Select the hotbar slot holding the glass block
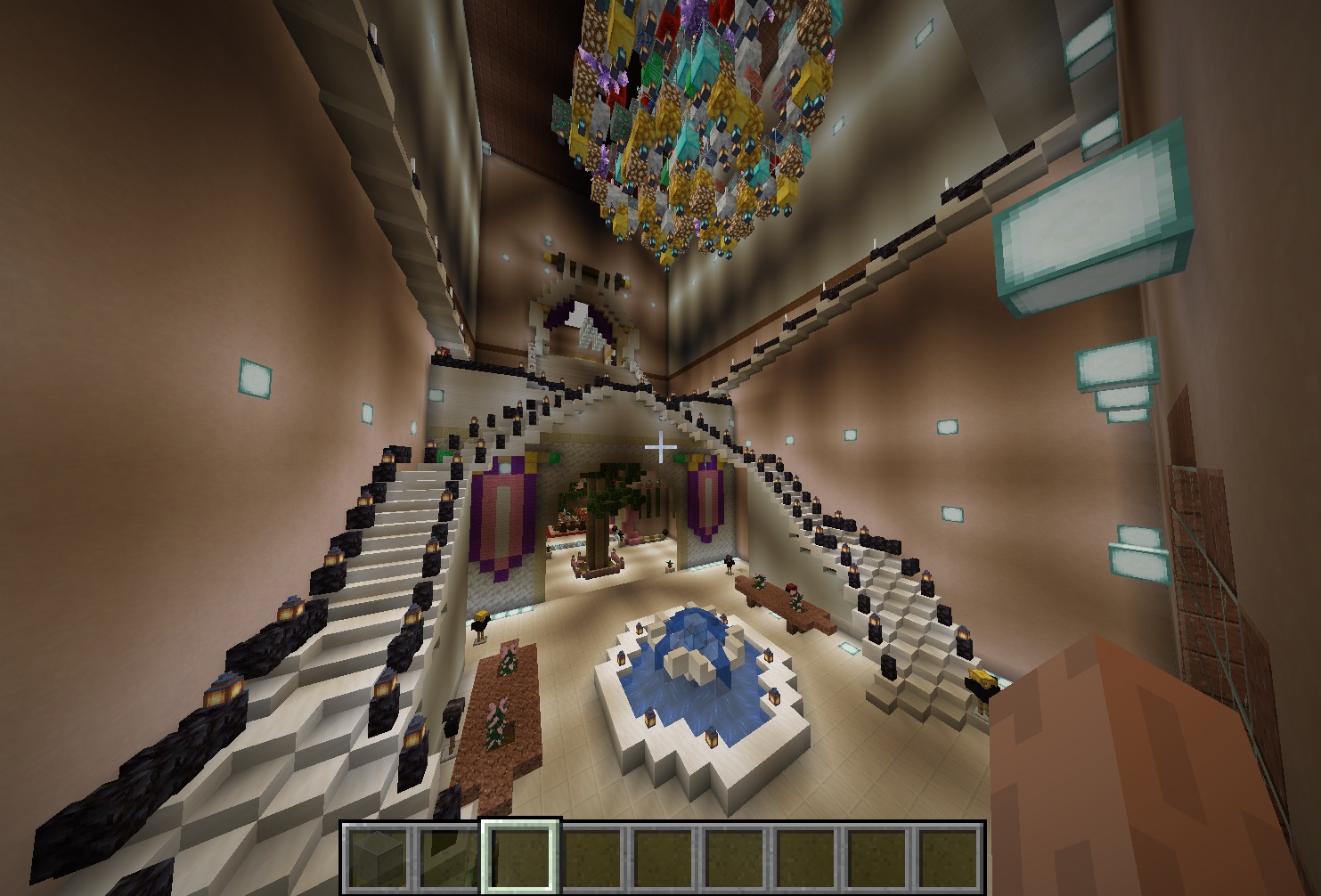This screenshot has width=1321, height=896. coord(379,857)
